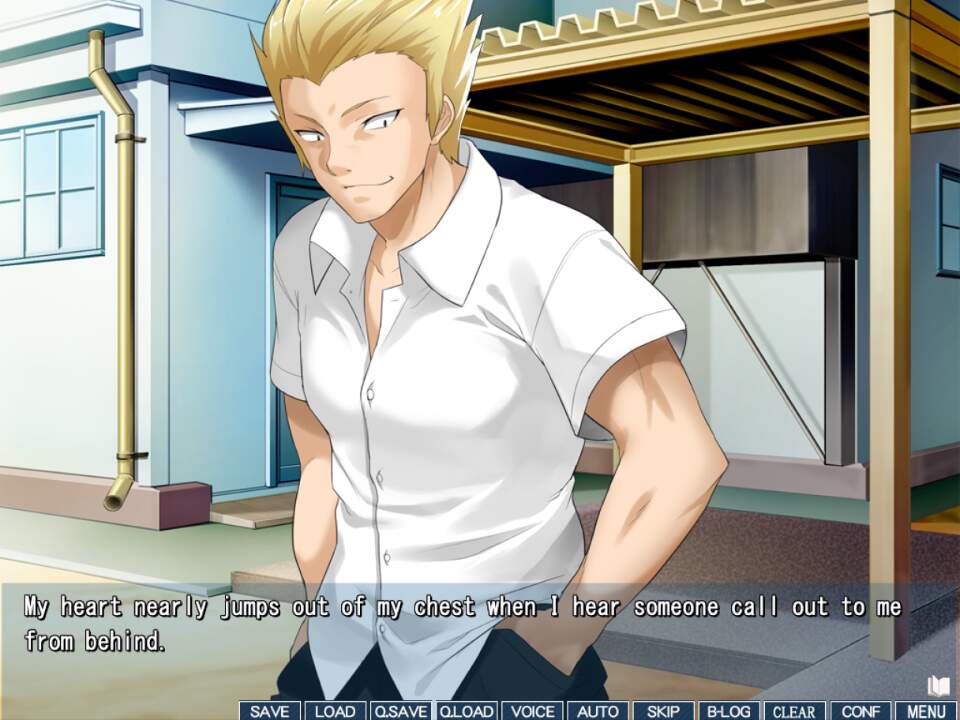Open the LOAD menu
The height and width of the screenshot is (720, 960).
click(x=335, y=711)
